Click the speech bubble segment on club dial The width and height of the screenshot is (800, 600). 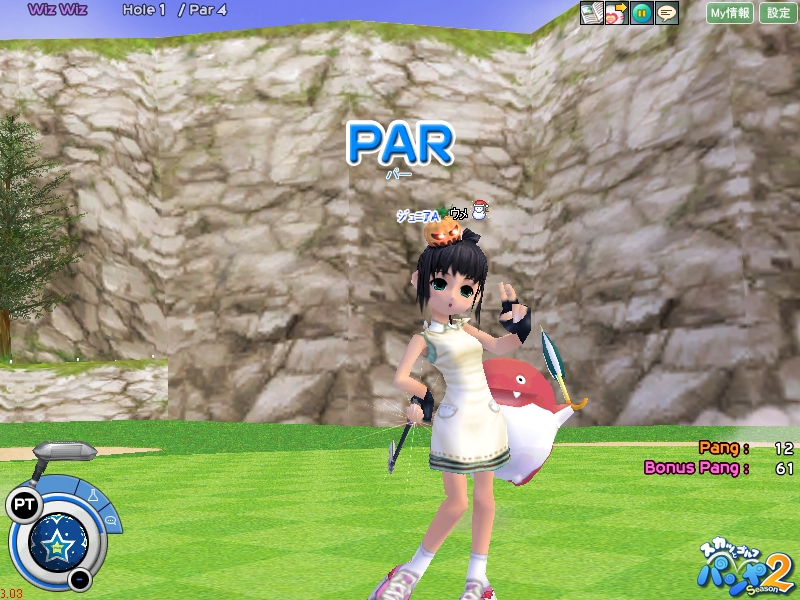[x=110, y=520]
